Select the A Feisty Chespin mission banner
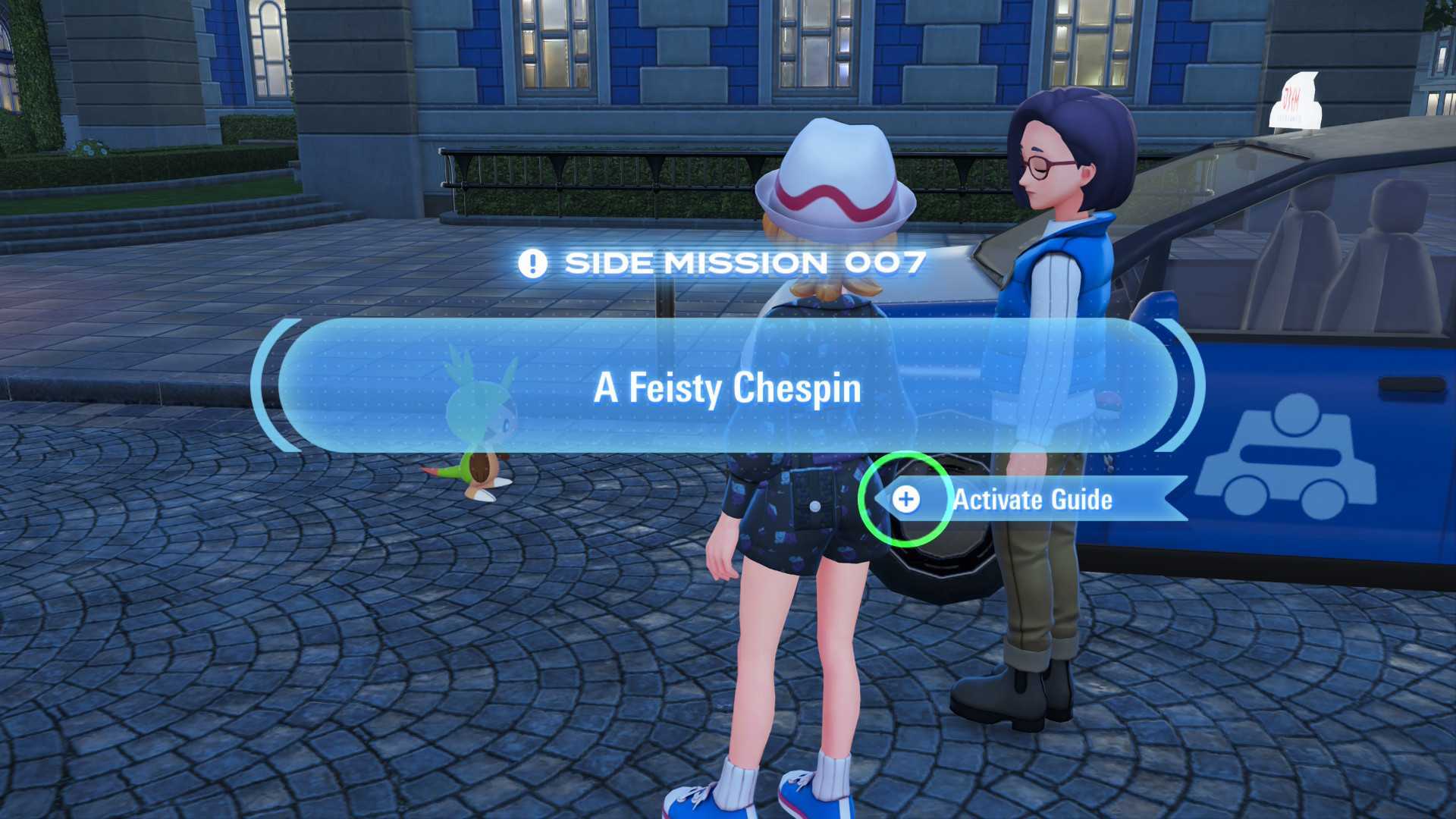Viewport: 1456px width, 819px height. (726, 387)
